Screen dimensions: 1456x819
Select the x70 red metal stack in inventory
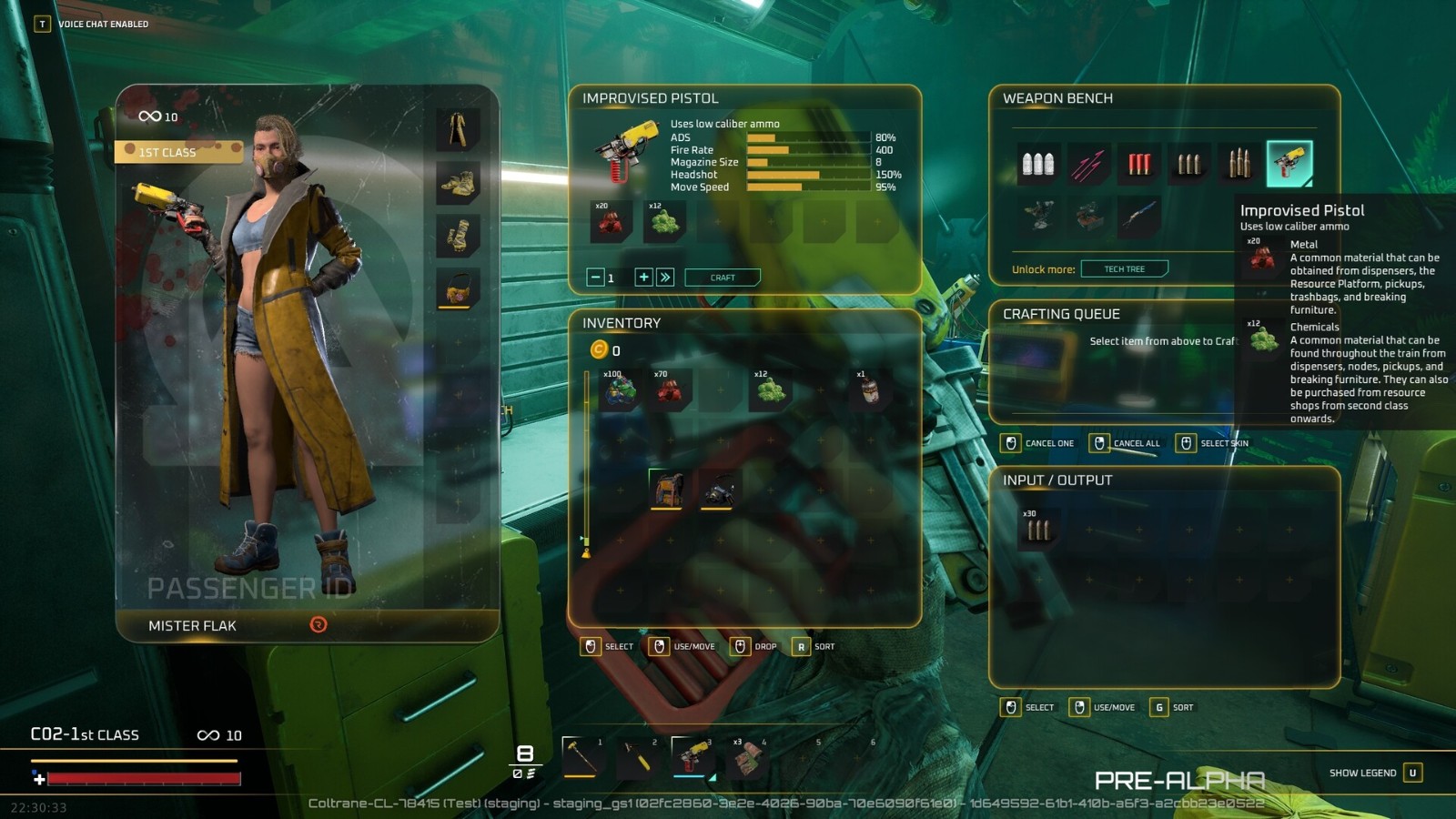coord(670,391)
